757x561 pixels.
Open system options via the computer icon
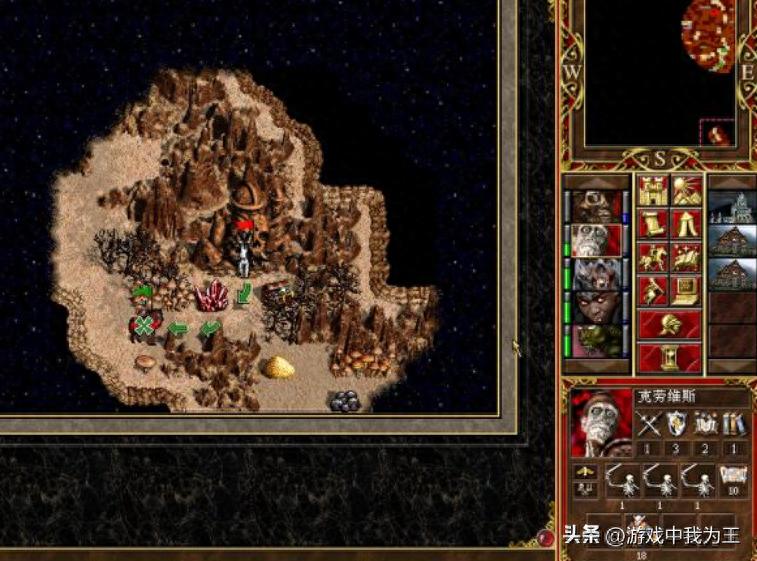pos(686,291)
